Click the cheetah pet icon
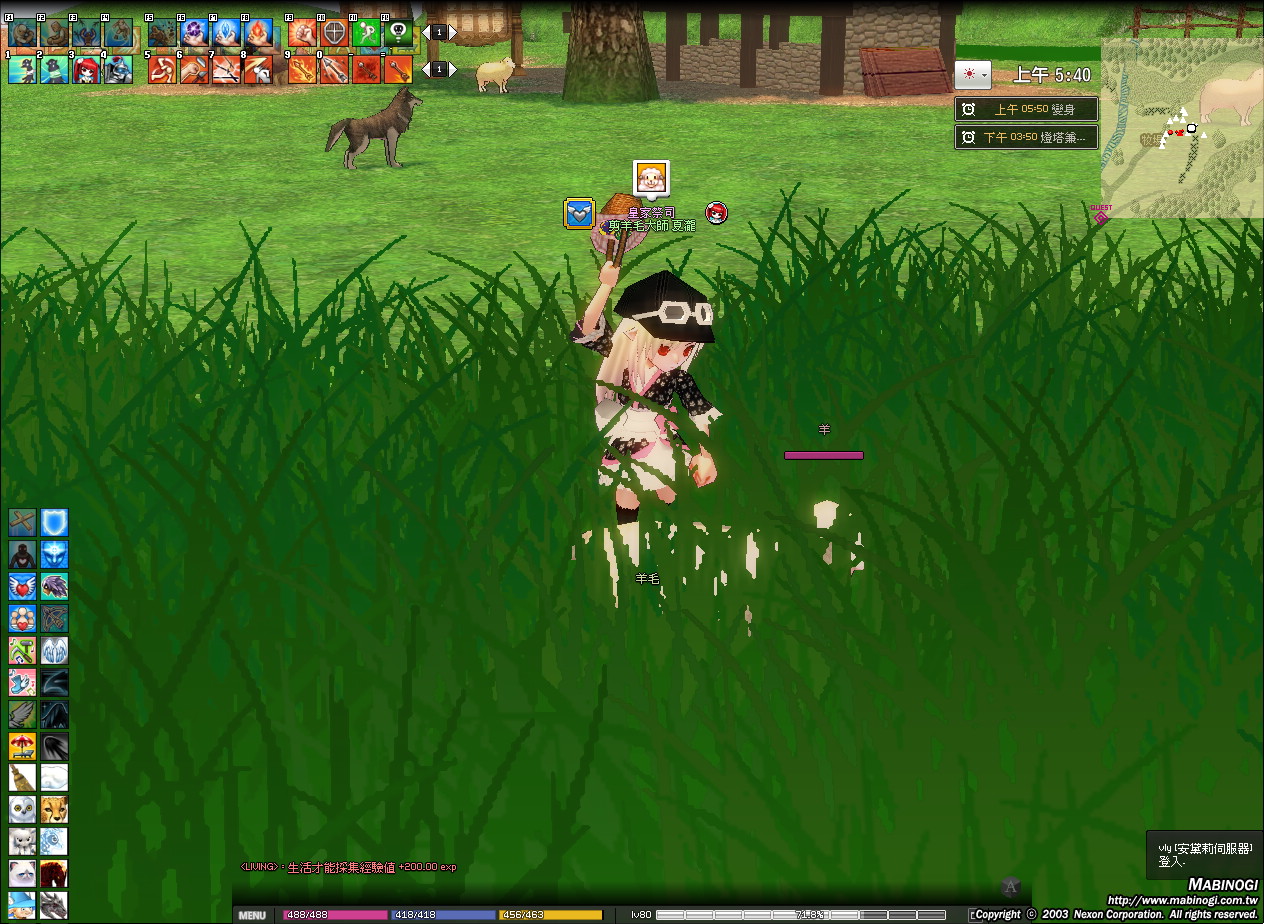 (54, 809)
